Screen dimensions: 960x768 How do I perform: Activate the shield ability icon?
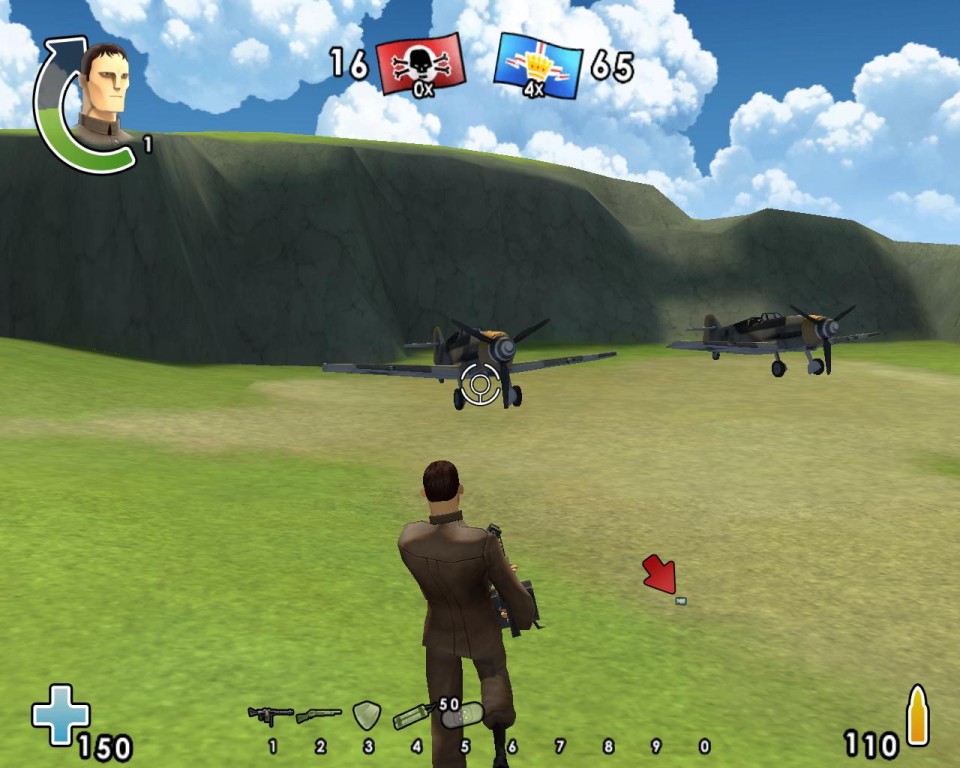[x=367, y=715]
